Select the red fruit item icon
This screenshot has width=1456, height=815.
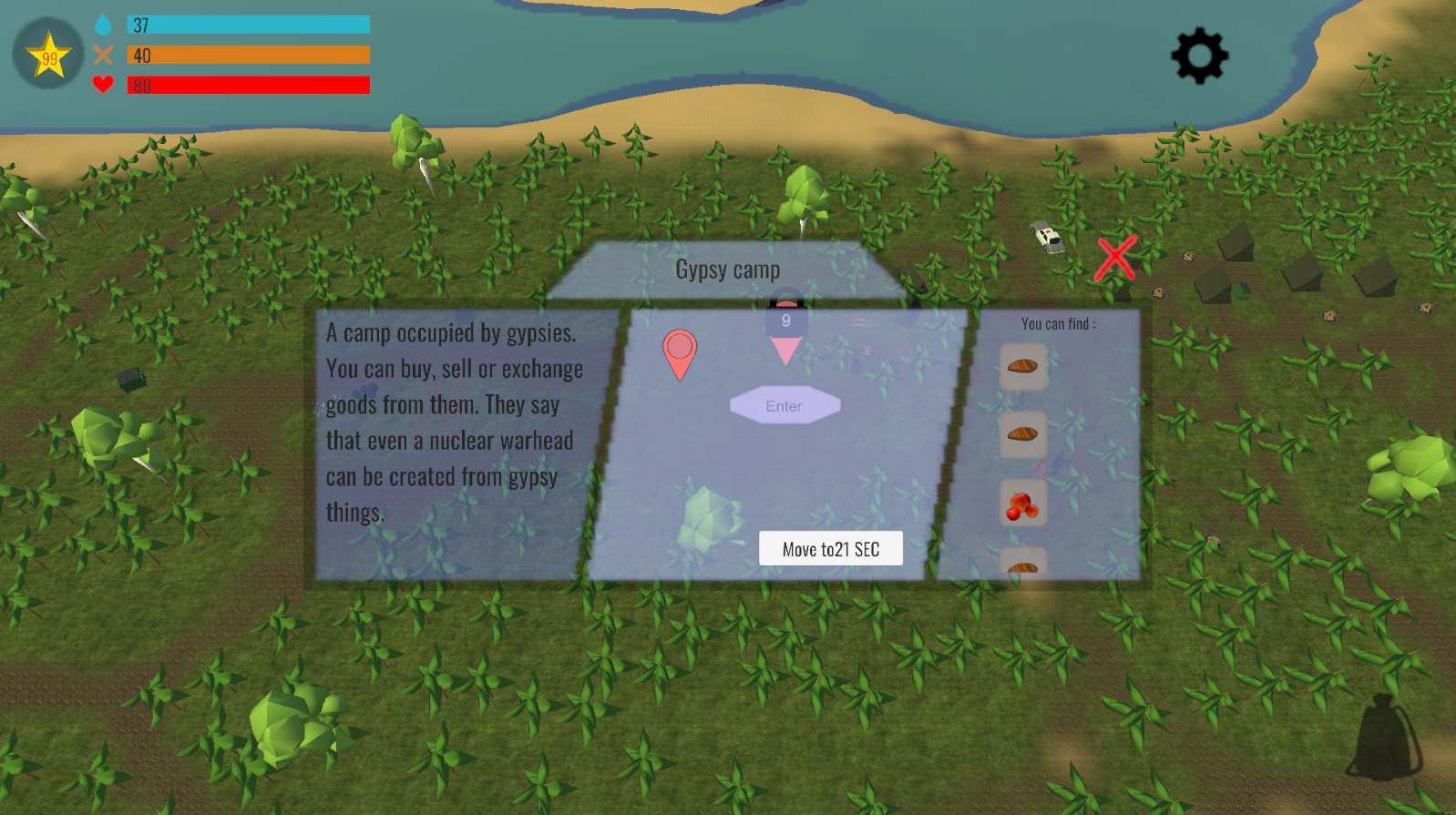pyautogui.click(x=1022, y=504)
